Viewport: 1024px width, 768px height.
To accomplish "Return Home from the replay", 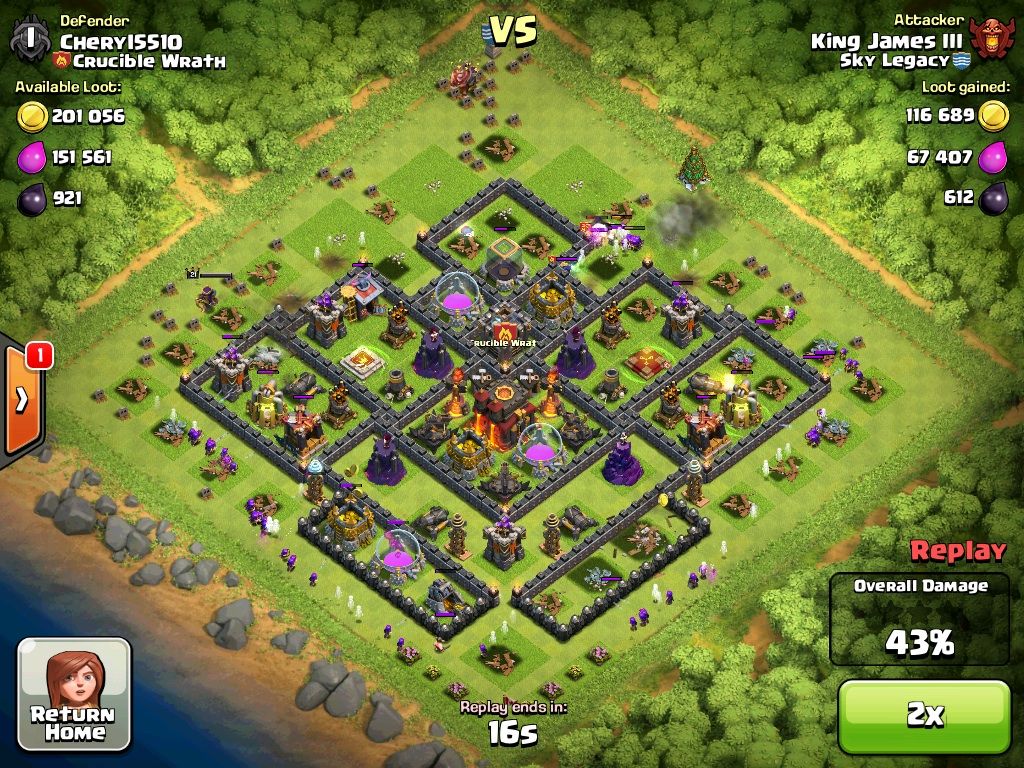I will (x=75, y=694).
